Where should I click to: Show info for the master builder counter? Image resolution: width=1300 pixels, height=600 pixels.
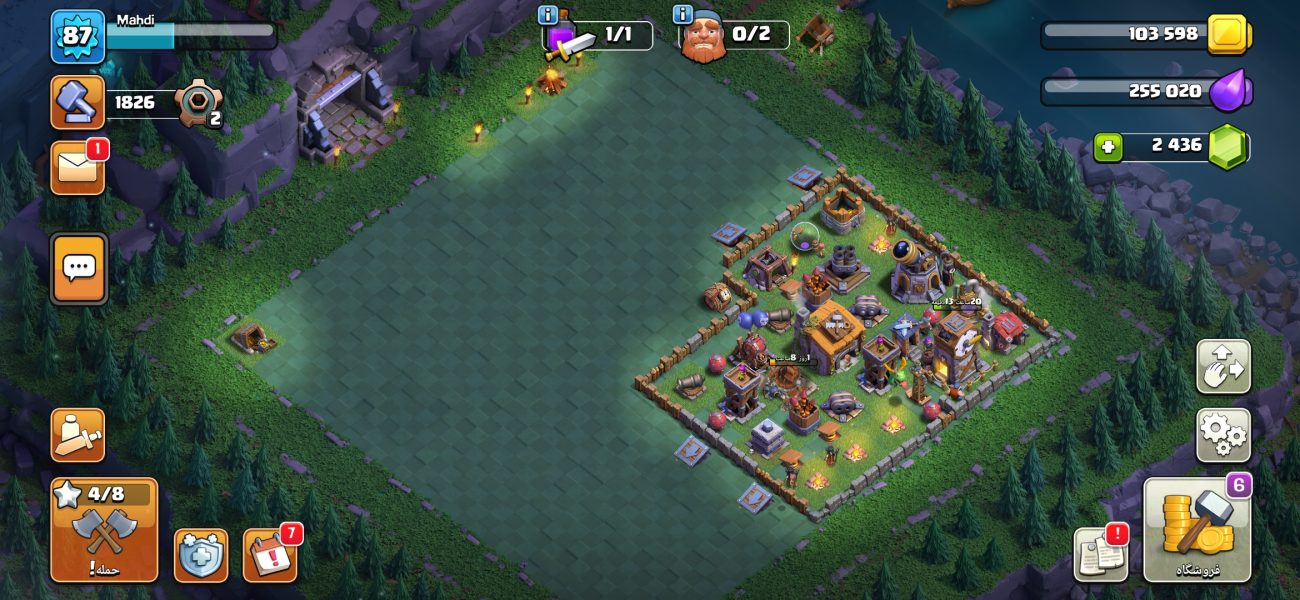click(683, 14)
